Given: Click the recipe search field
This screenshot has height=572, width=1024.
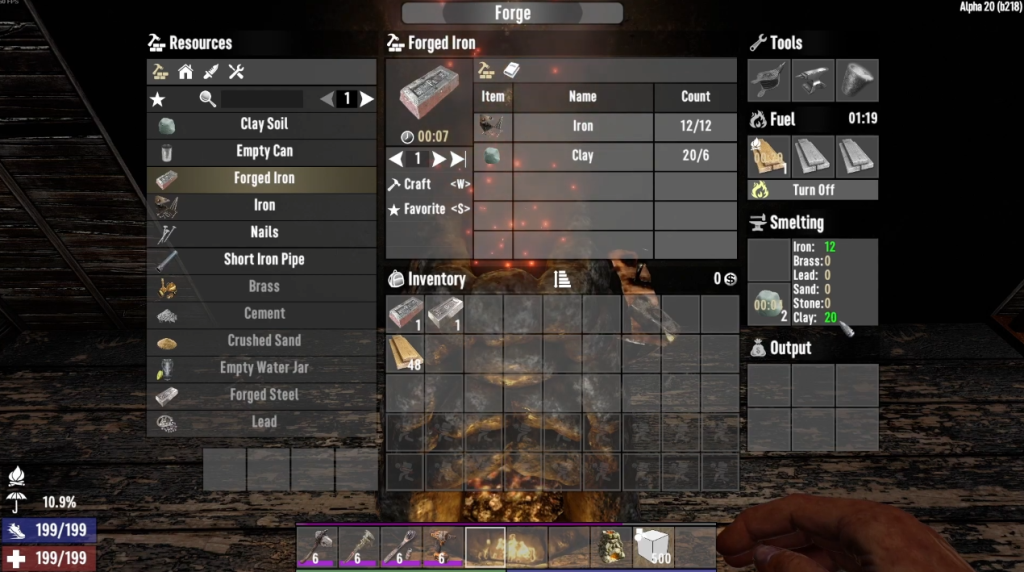Looking at the screenshot, I should click(262, 99).
